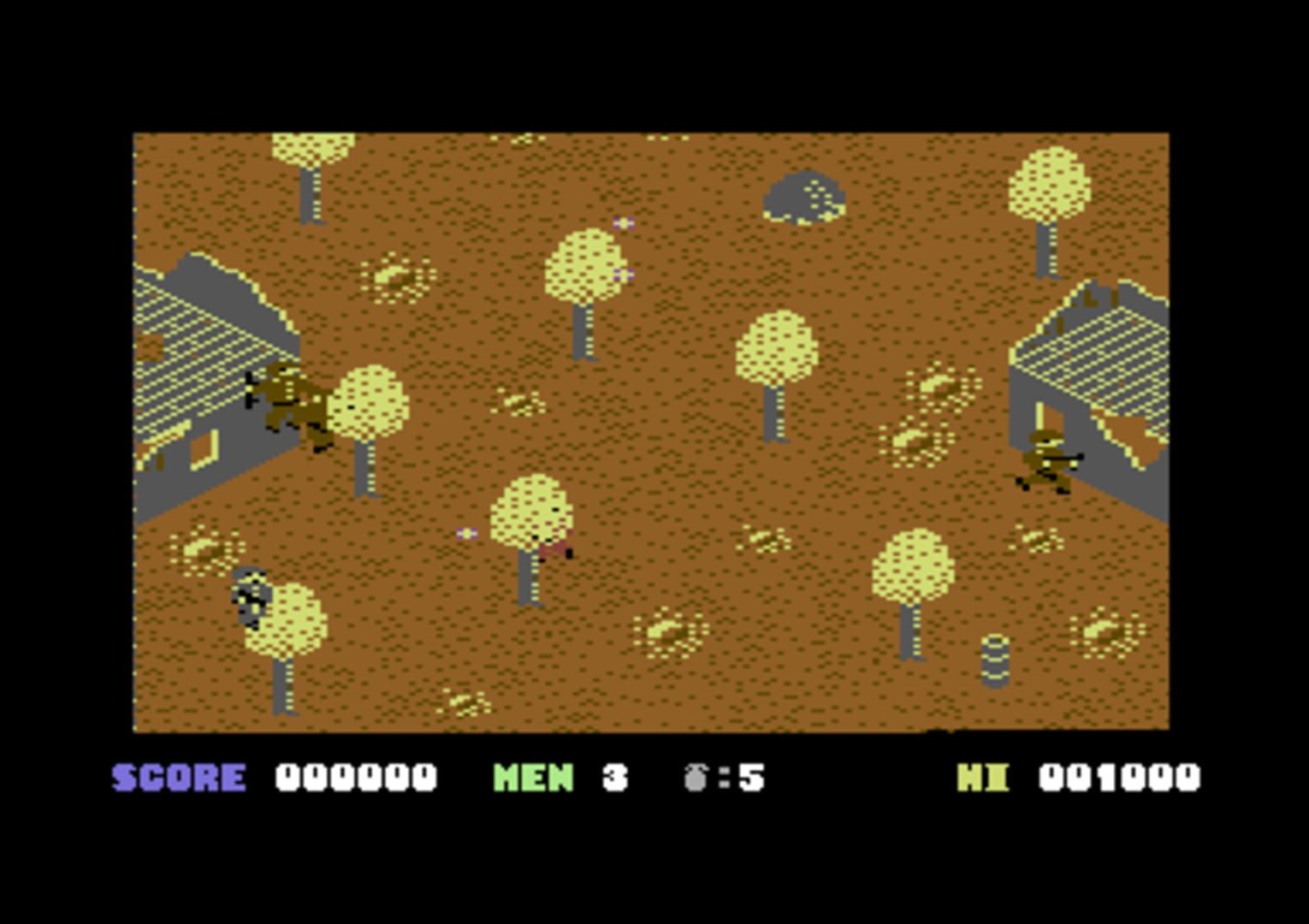Select the soldier next to the right hut
Image resolution: width=1309 pixels, height=924 pixels.
pos(1045,462)
